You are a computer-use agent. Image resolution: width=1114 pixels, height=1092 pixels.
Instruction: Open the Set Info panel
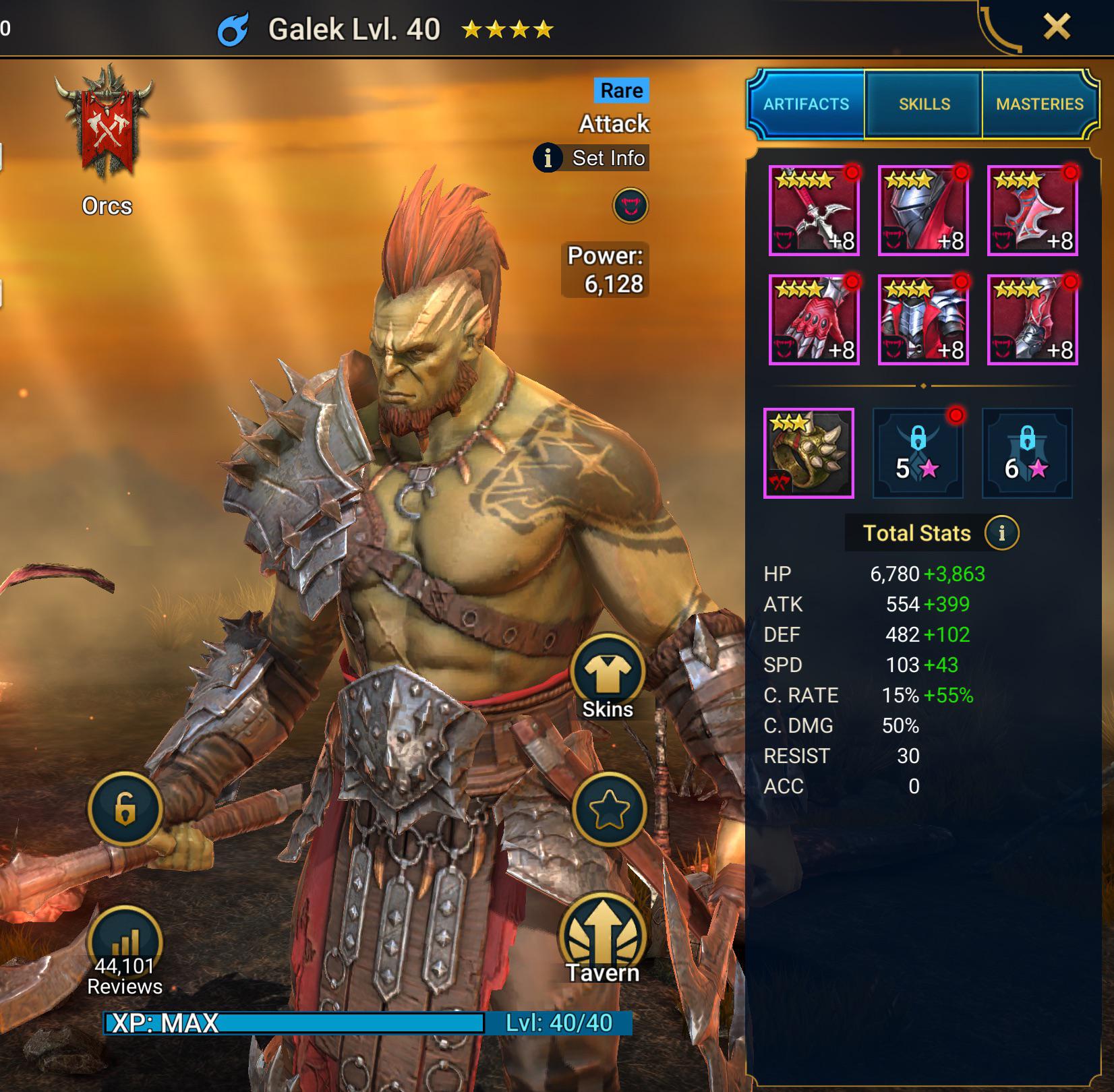592,158
